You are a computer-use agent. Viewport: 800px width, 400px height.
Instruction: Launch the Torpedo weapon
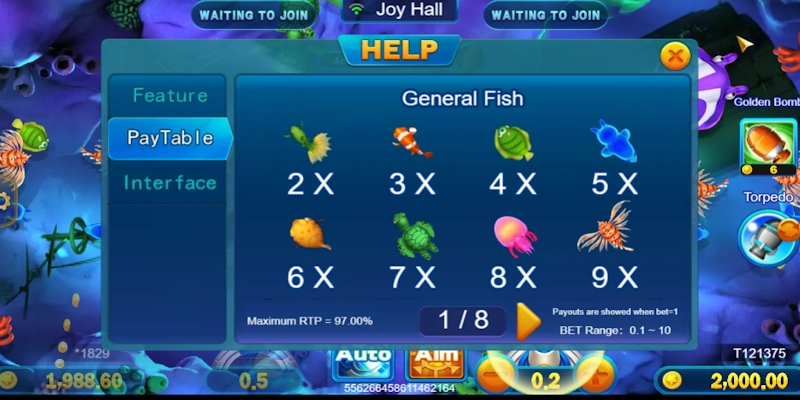pyautogui.click(x=768, y=238)
